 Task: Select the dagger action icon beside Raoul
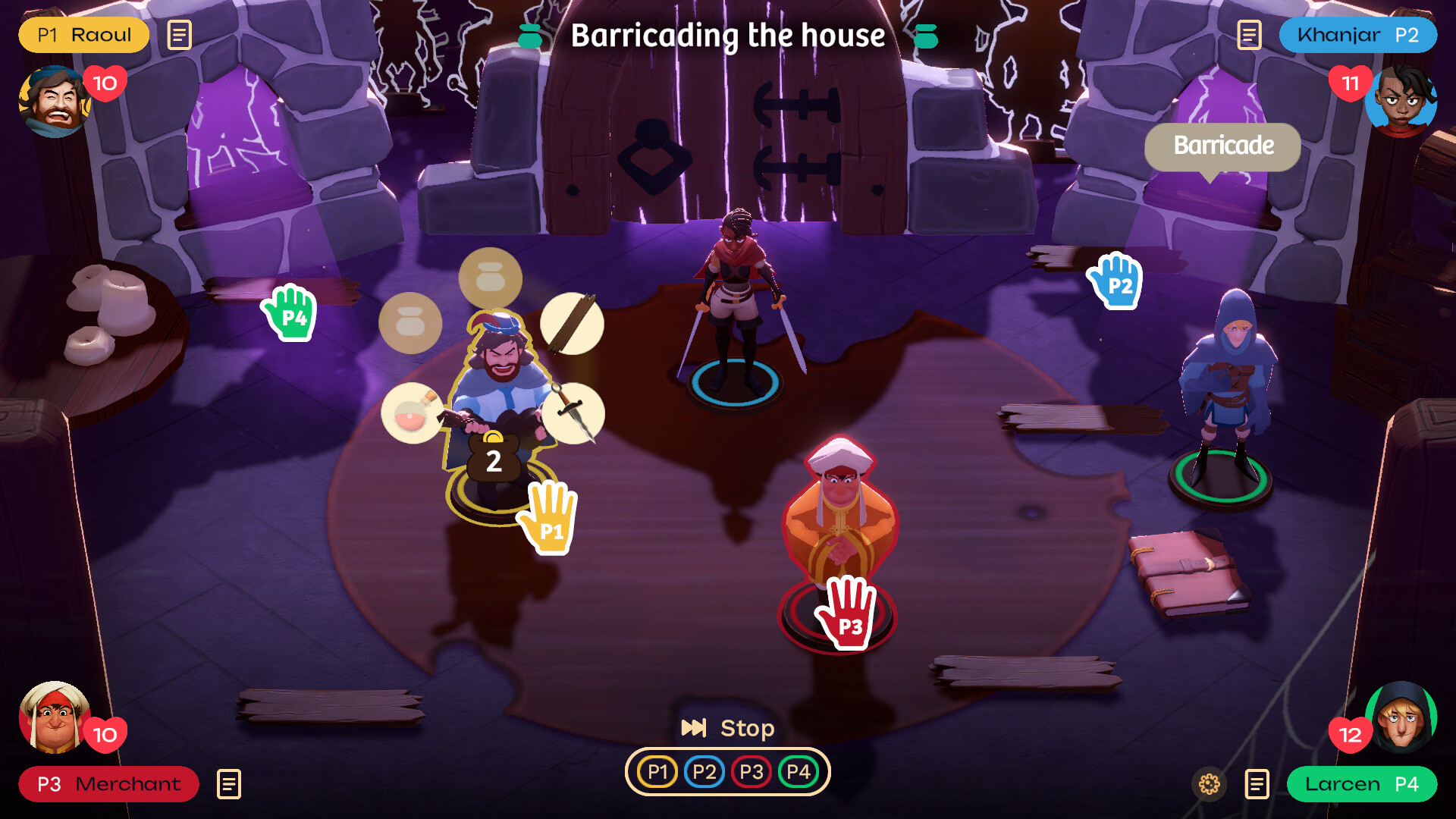574,413
